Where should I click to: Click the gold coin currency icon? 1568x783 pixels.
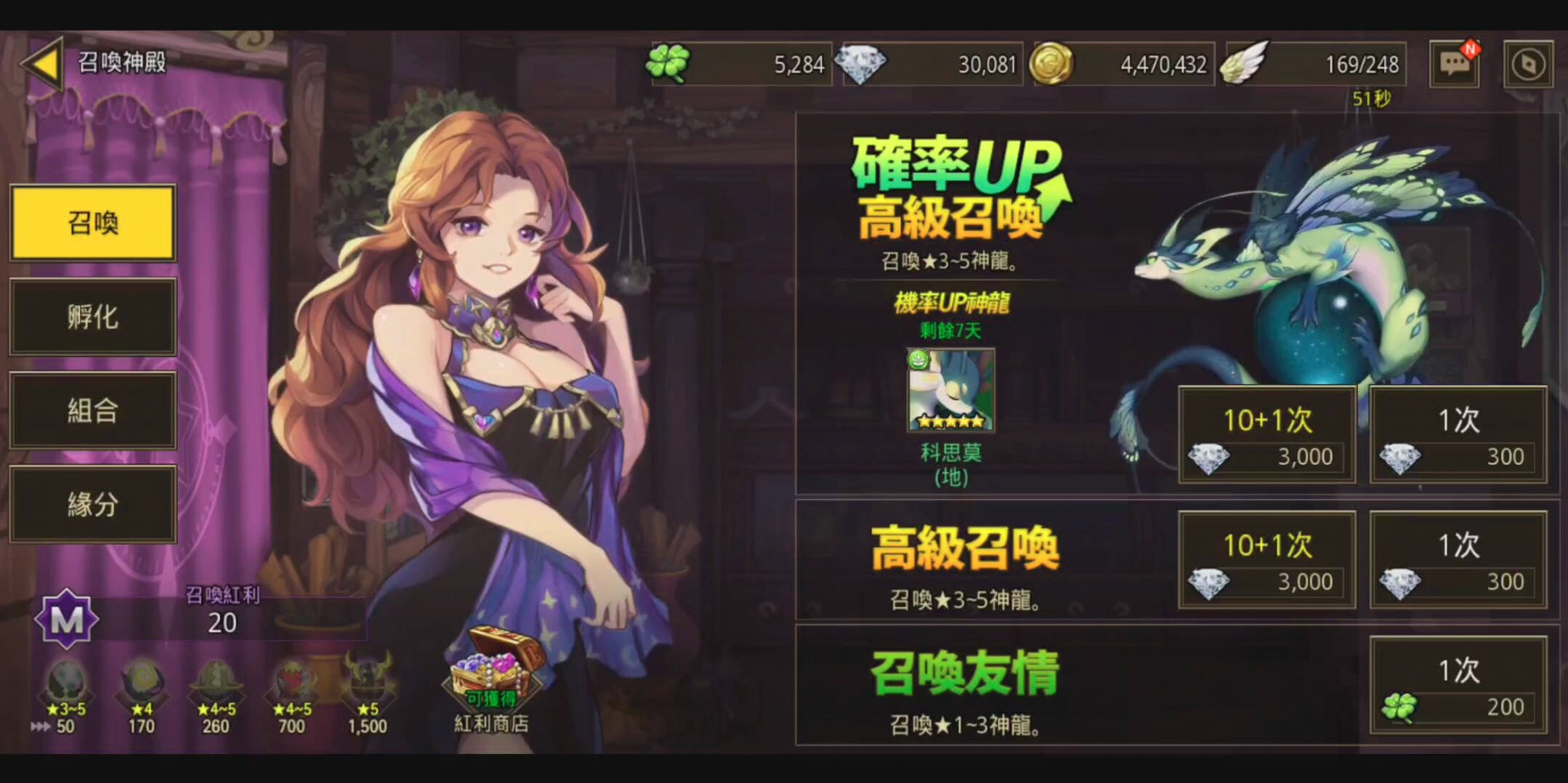coord(1055,64)
